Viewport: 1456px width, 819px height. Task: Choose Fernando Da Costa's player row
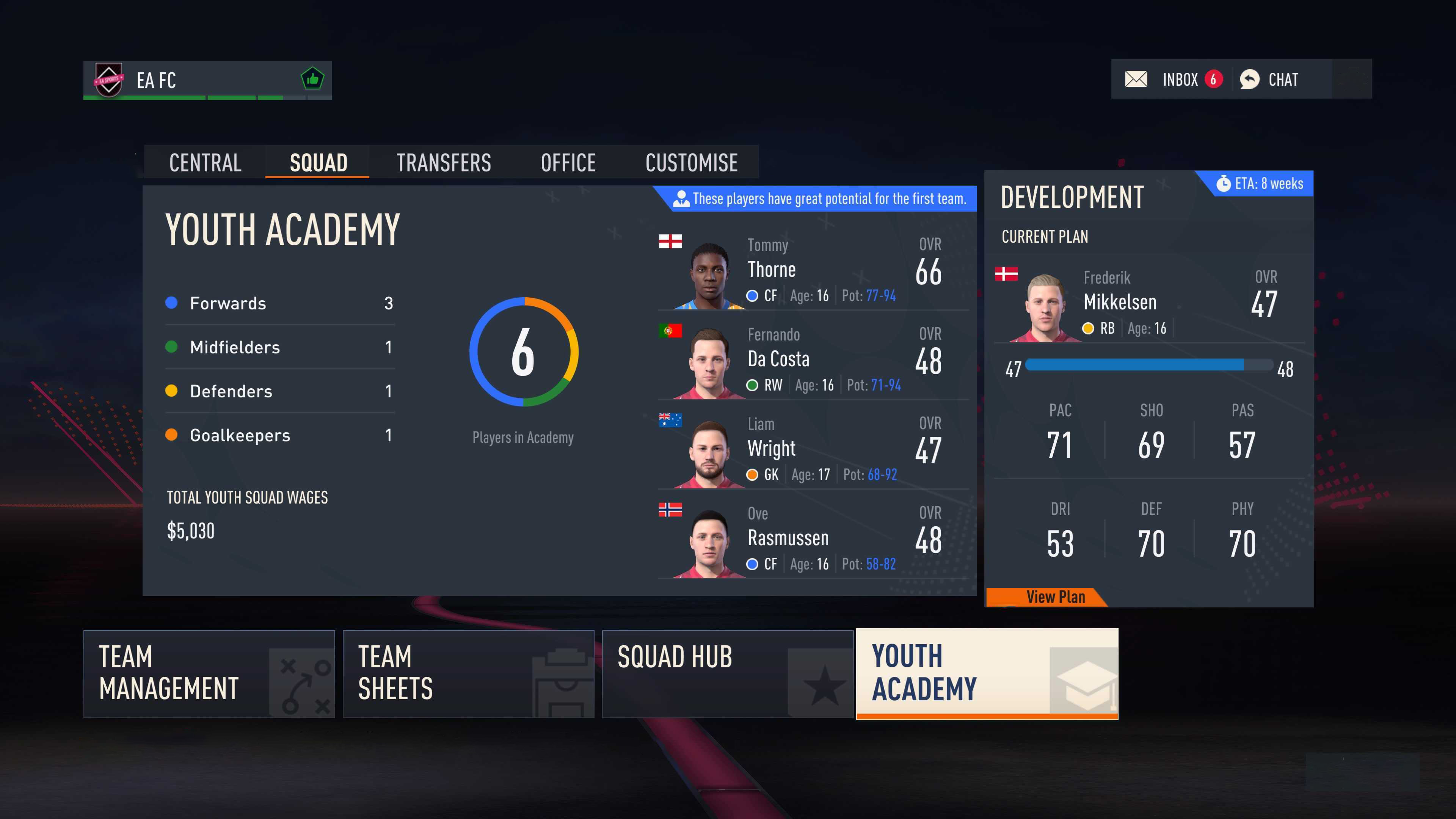point(813,360)
